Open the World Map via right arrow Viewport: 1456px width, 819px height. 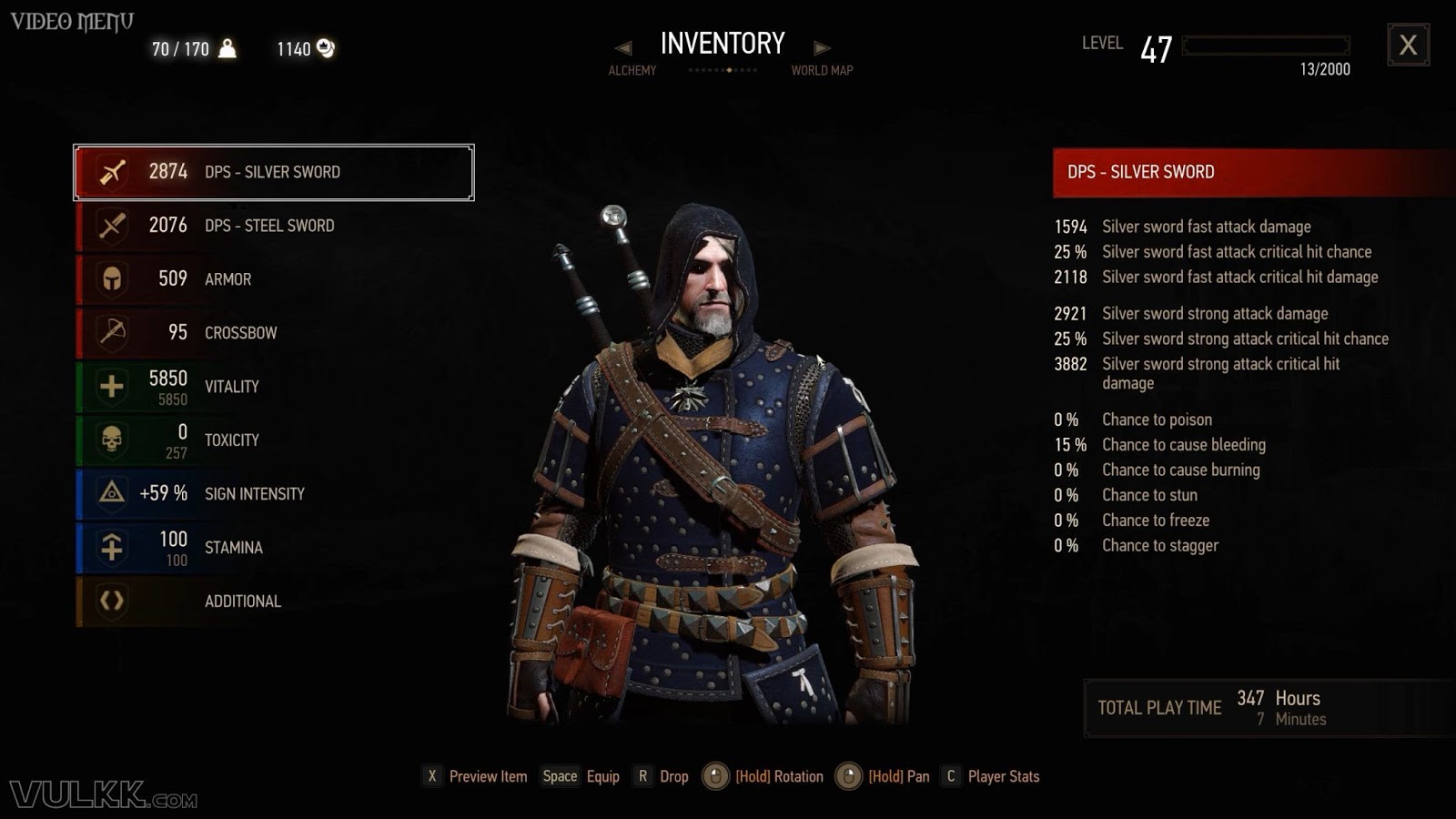(822, 45)
